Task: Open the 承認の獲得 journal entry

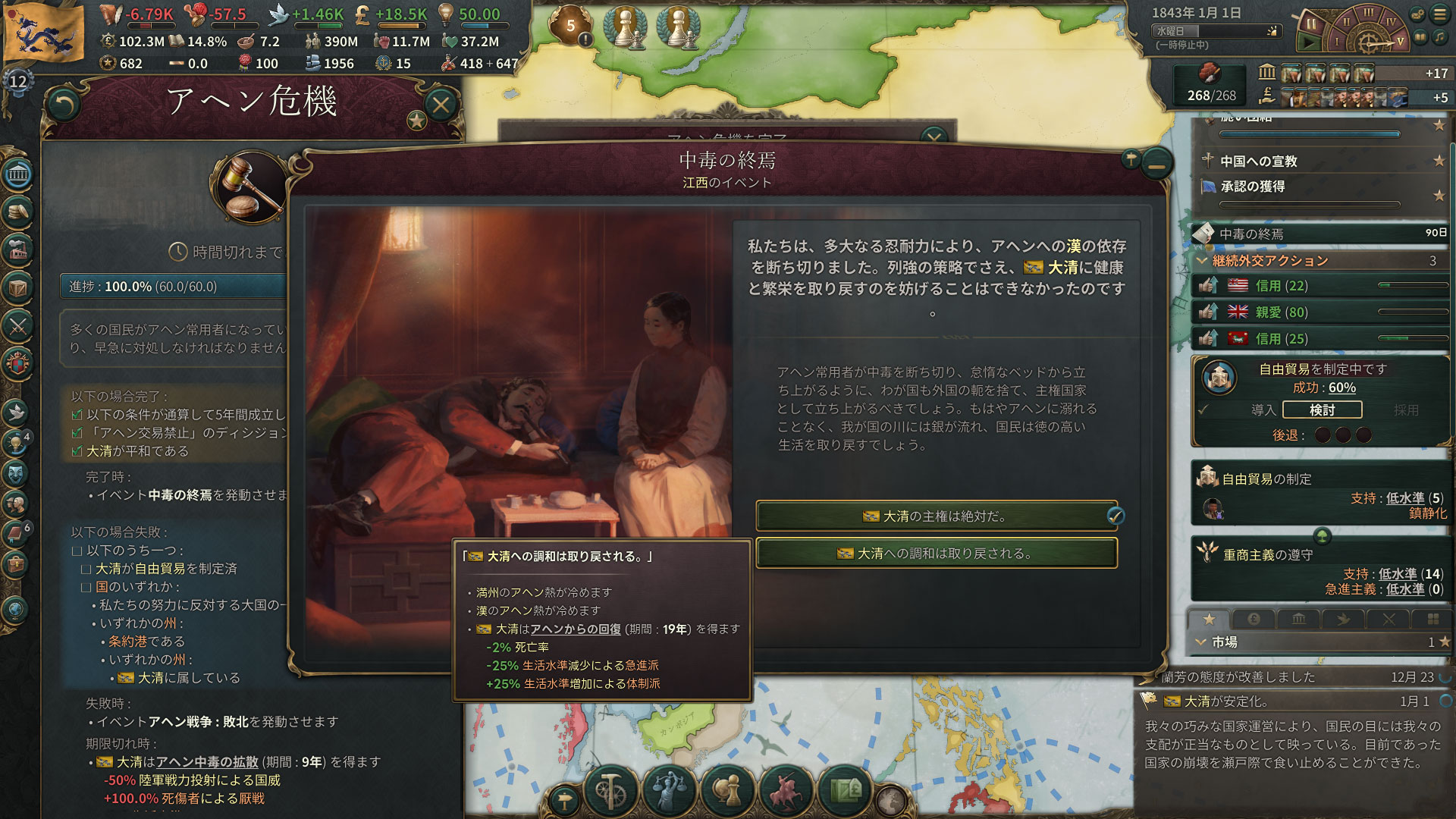Action: pyautogui.click(x=1253, y=187)
